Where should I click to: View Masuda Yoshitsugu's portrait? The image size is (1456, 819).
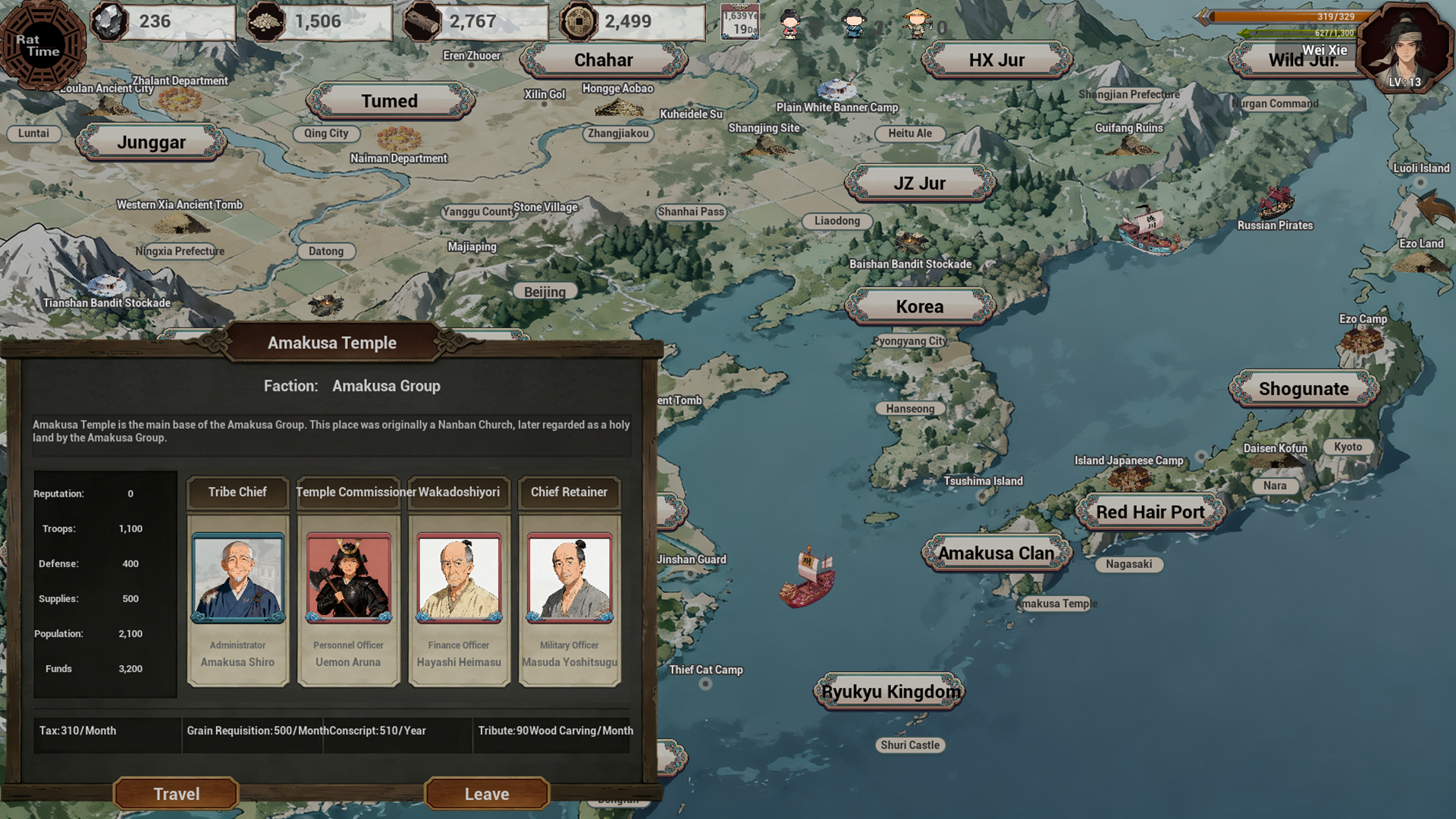click(570, 578)
